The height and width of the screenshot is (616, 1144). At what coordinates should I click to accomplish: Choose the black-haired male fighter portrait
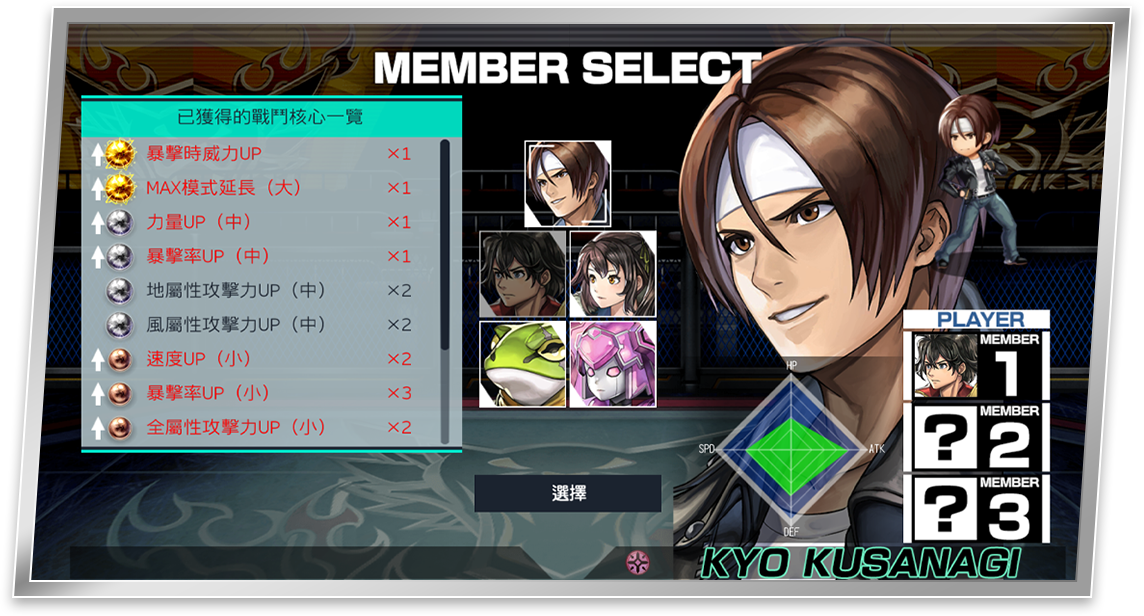(523, 274)
